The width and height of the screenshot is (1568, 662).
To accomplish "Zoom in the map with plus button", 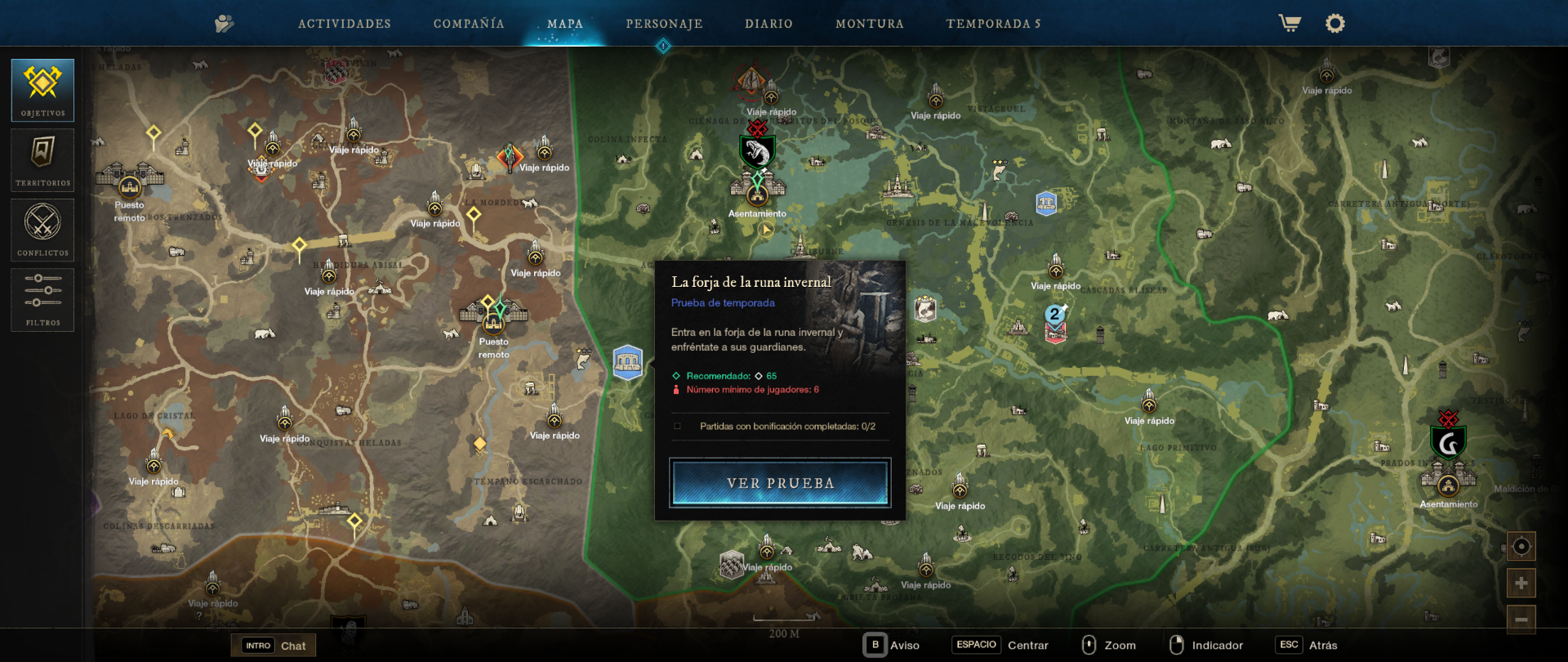I will [x=1521, y=584].
